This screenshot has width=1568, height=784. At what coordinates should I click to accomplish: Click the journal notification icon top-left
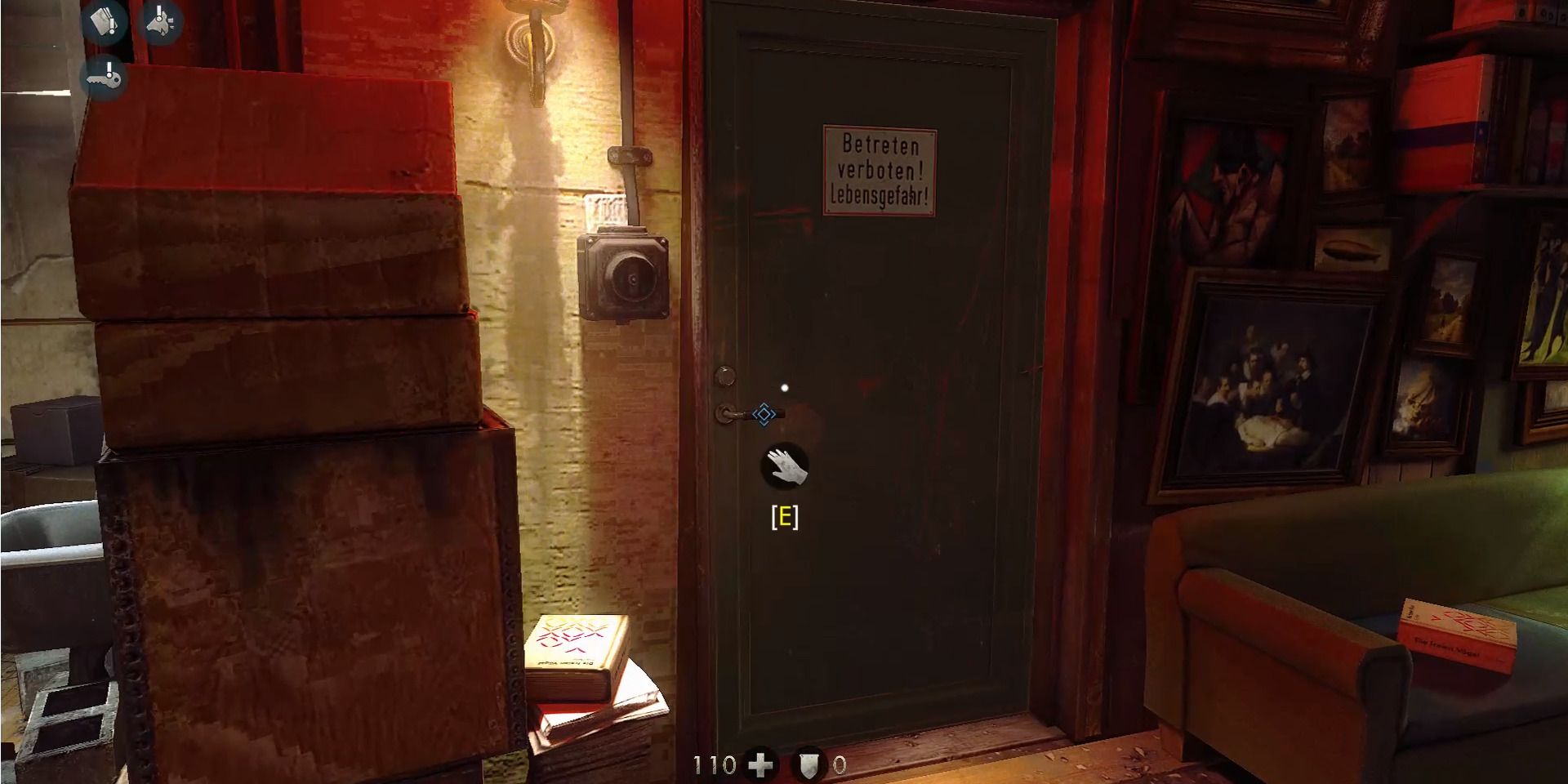click(x=104, y=21)
